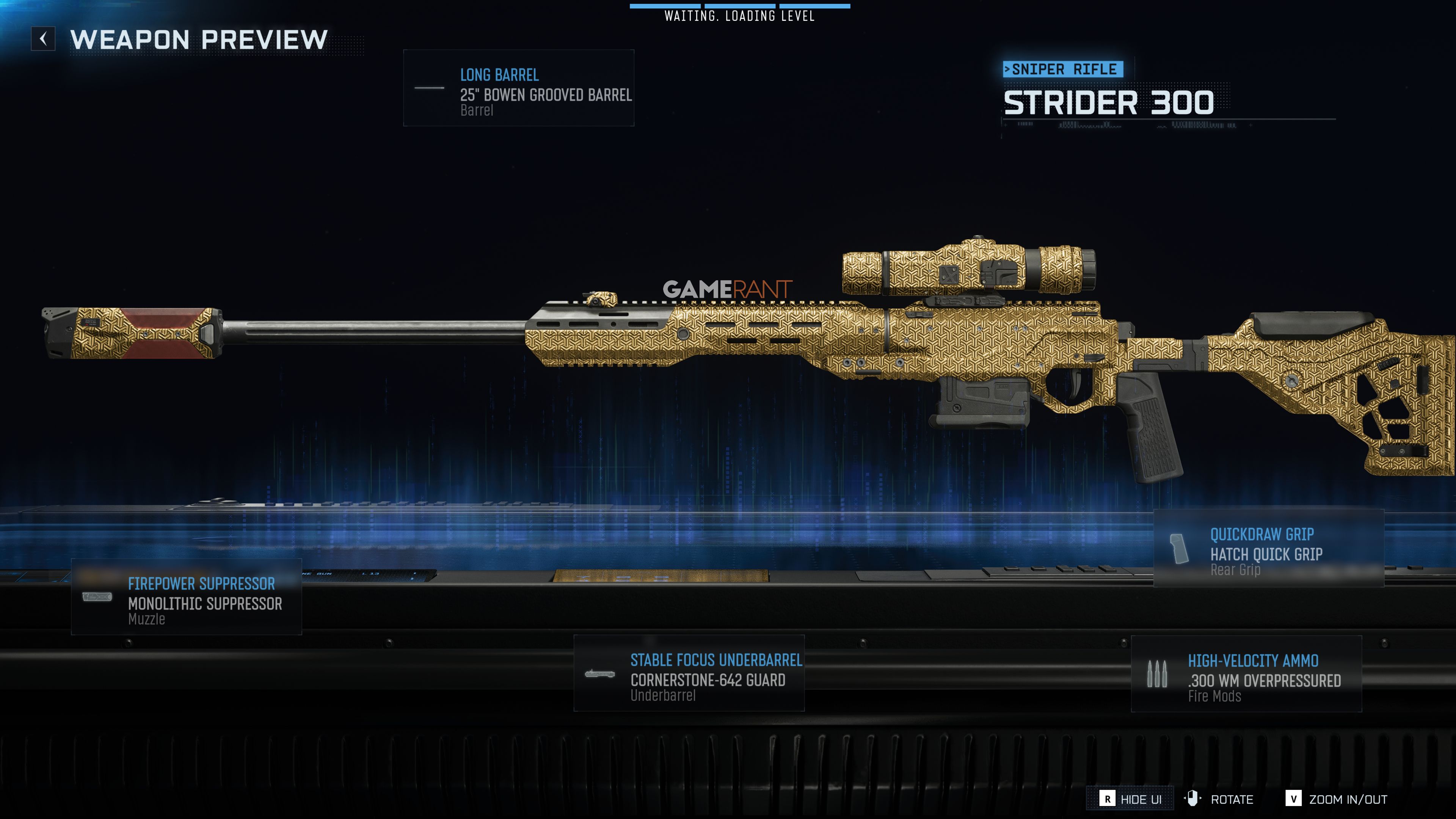Go back using the Weapon Preview arrow
The width and height of the screenshot is (1456, 819).
(x=43, y=39)
